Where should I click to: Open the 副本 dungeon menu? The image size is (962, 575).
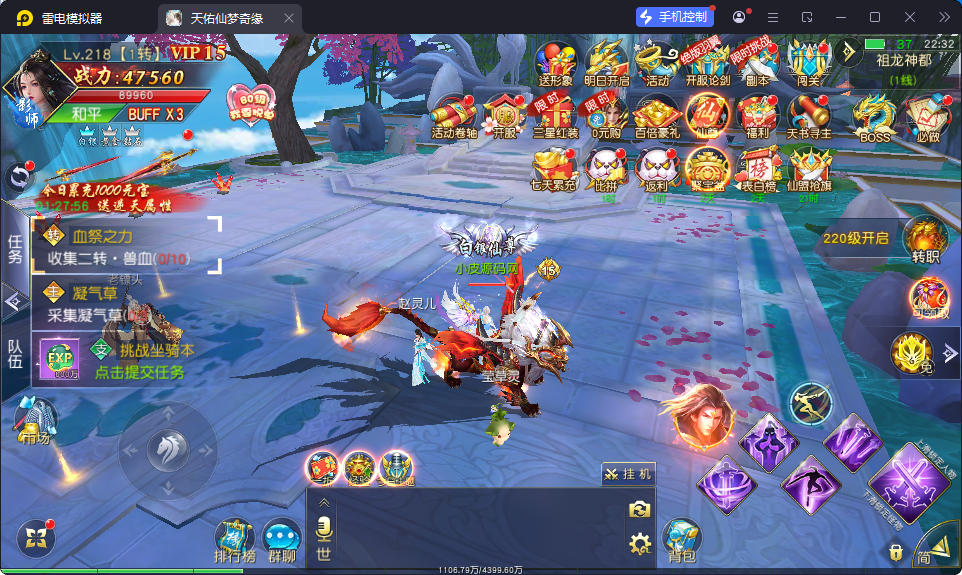757,62
